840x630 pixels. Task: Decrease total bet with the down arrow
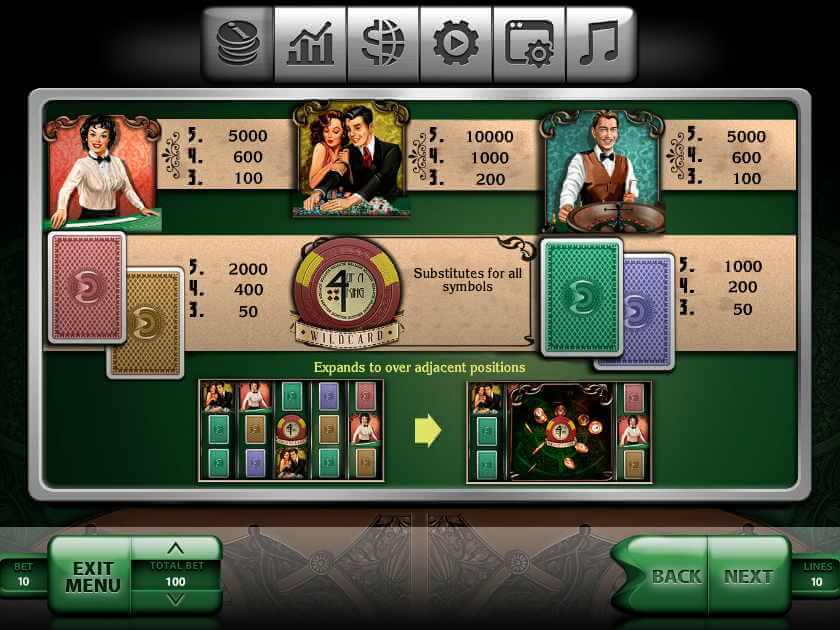[176, 599]
